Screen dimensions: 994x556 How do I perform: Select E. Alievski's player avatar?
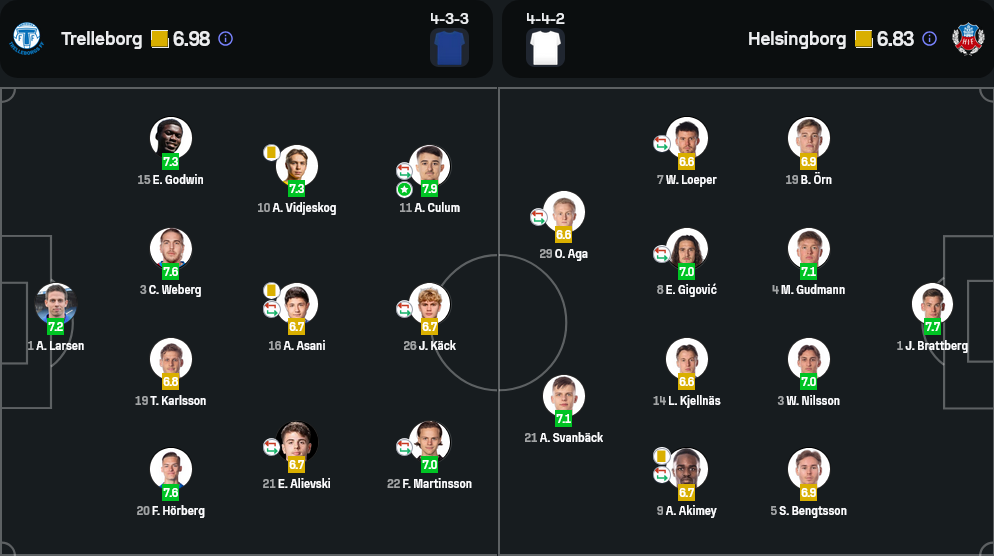(297, 442)
